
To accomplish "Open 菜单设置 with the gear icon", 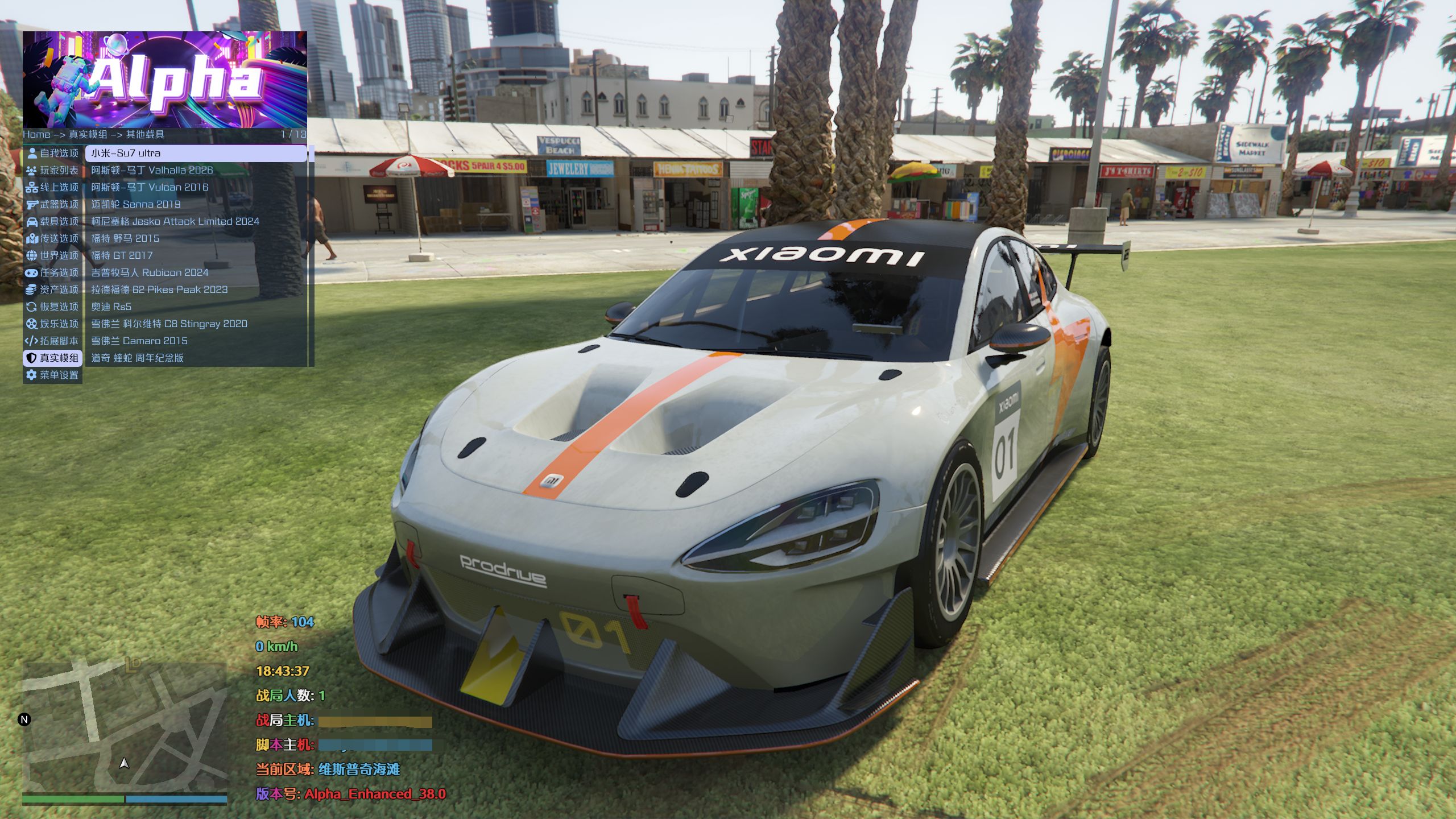I will tap(53, 375).
